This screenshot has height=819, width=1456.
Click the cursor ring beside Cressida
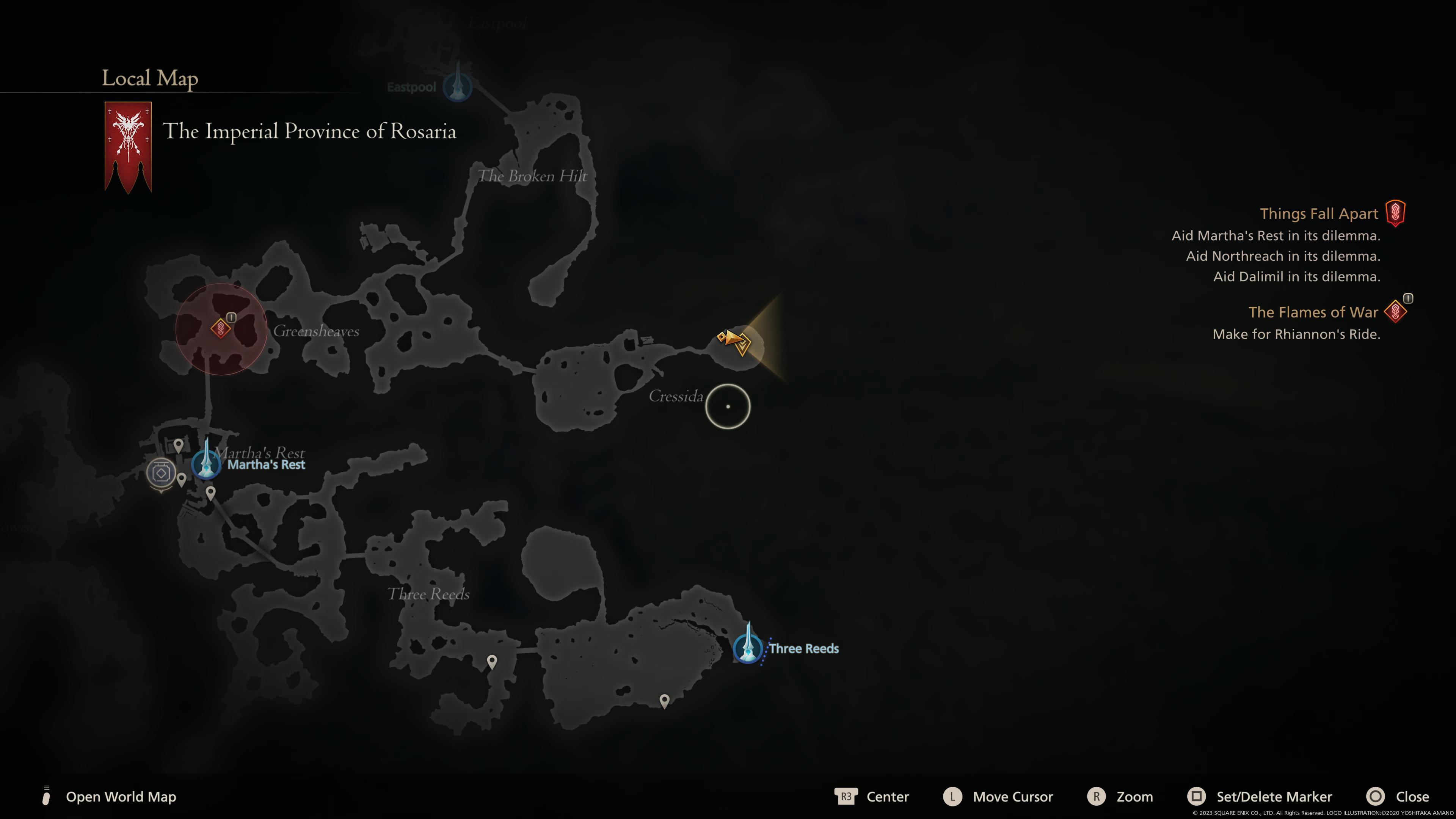tap(728, 407)
